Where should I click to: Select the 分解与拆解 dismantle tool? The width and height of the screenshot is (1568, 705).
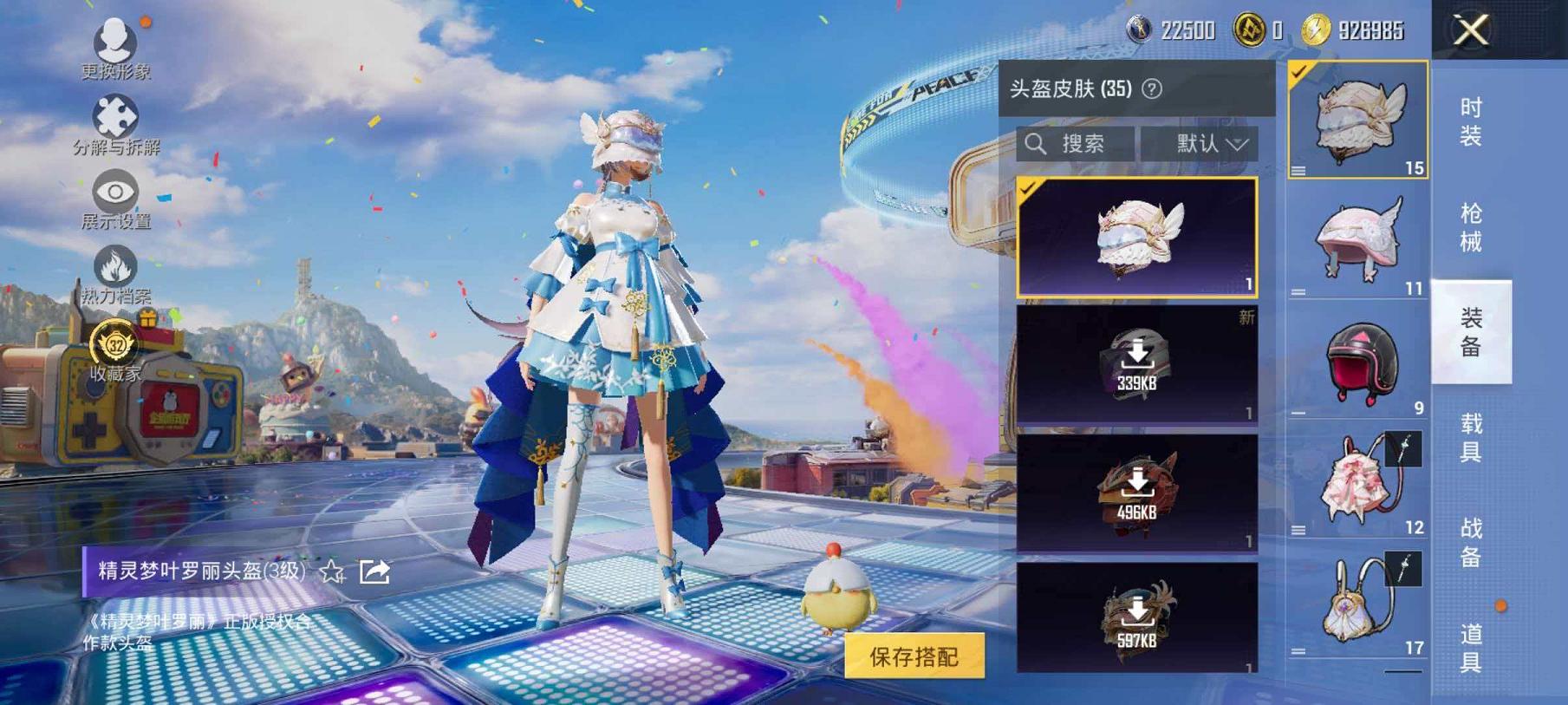pos(116,114)
